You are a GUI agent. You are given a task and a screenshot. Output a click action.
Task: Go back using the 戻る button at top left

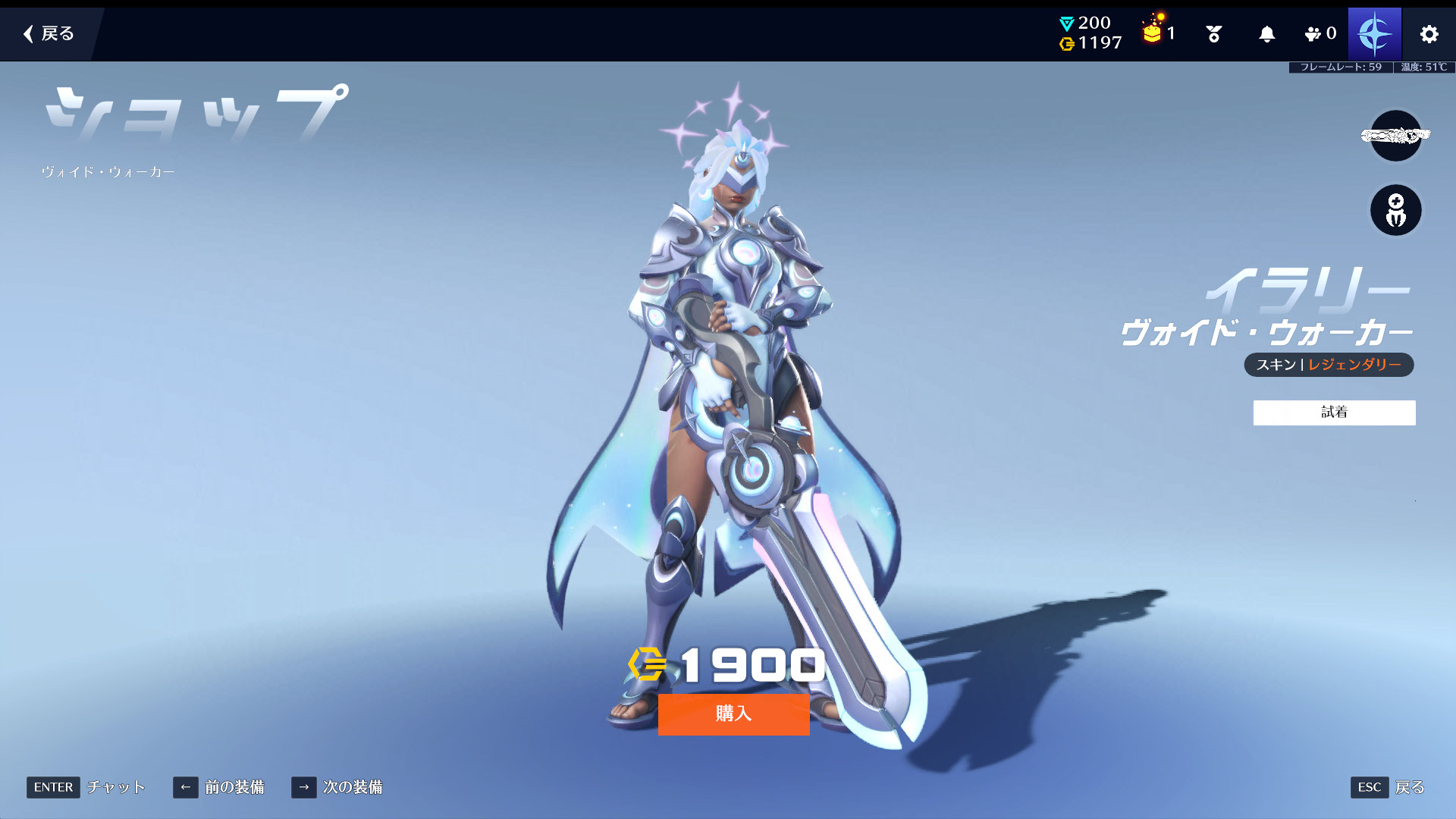pyautogui.click(x=49, y=33)
